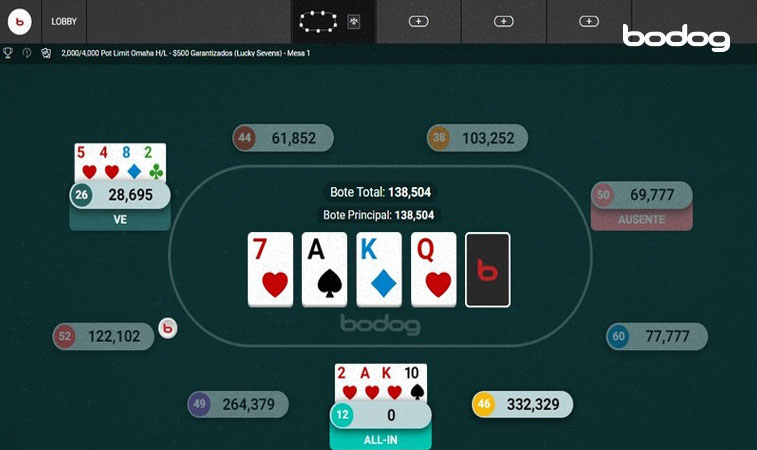Click the trophy tournament info icon
This screenshot has height=450, width=757.
(8, 53)
